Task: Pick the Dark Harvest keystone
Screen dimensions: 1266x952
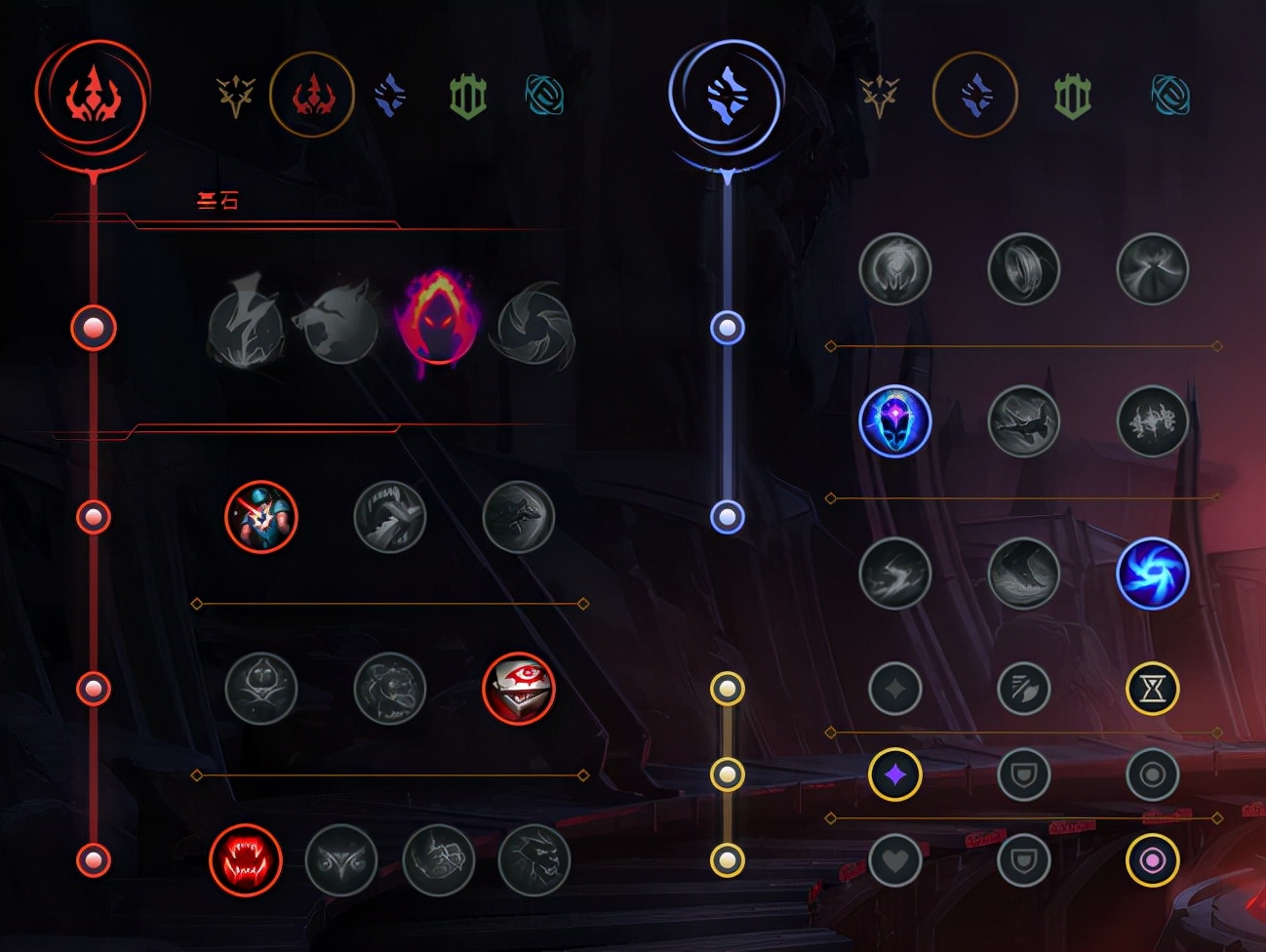Action: pos(437,322)
